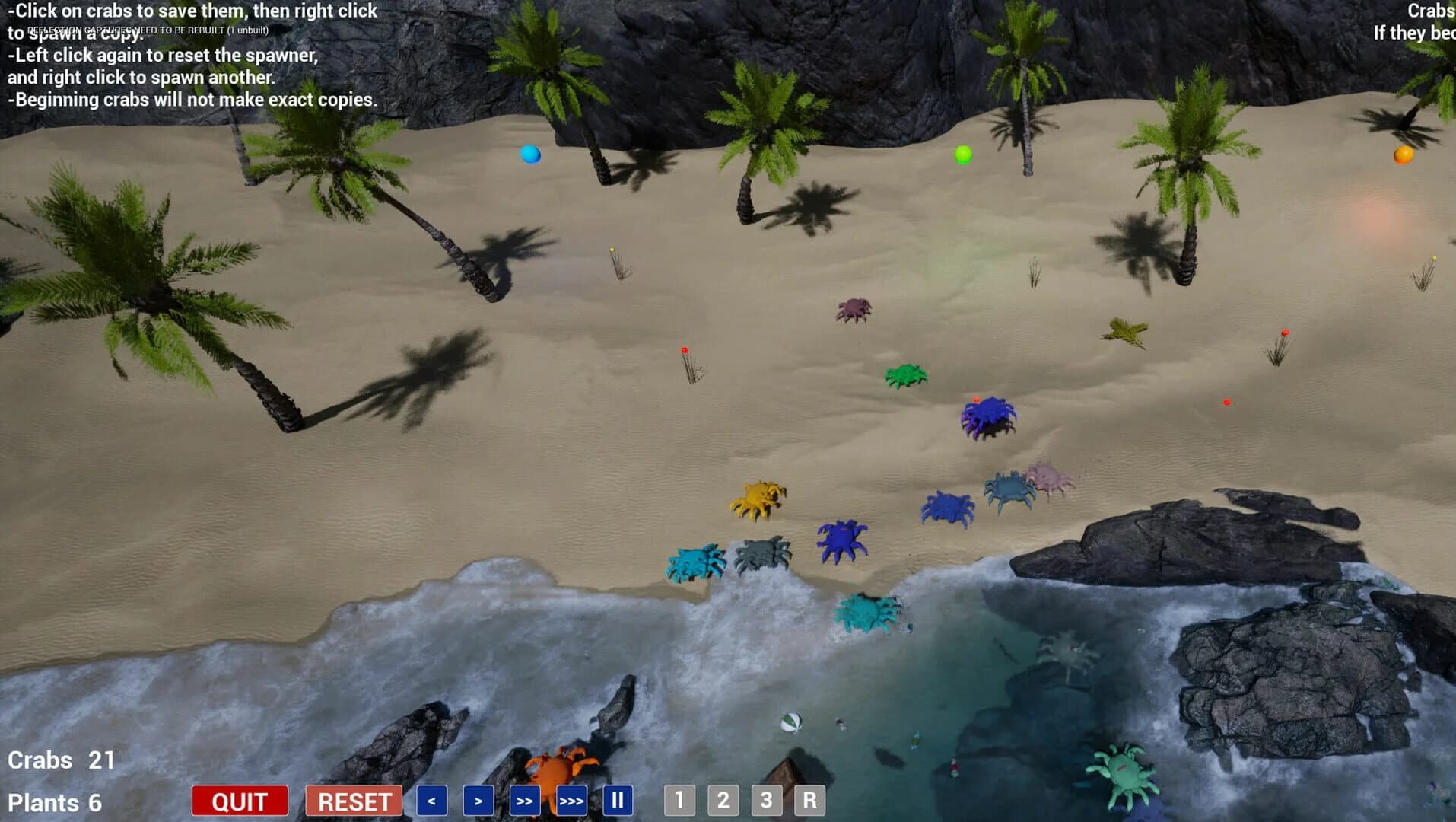
Task: Switch to camera view 3
Action: (x=766, y=800)
